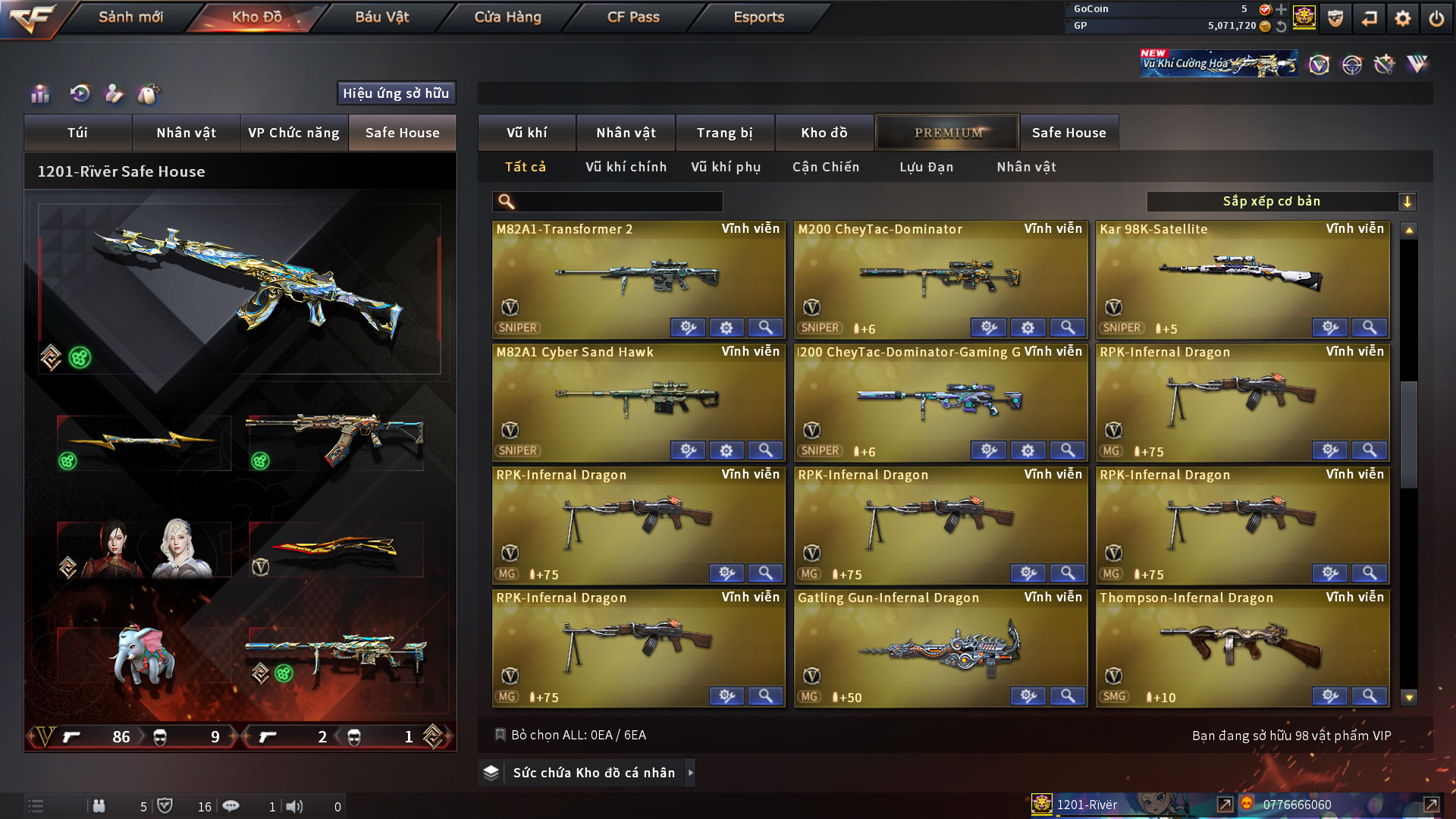This screenshot has width=1456, height=819.
Task: Click the Hiệu ứng sở hữu button
Action: pos(396,93)
